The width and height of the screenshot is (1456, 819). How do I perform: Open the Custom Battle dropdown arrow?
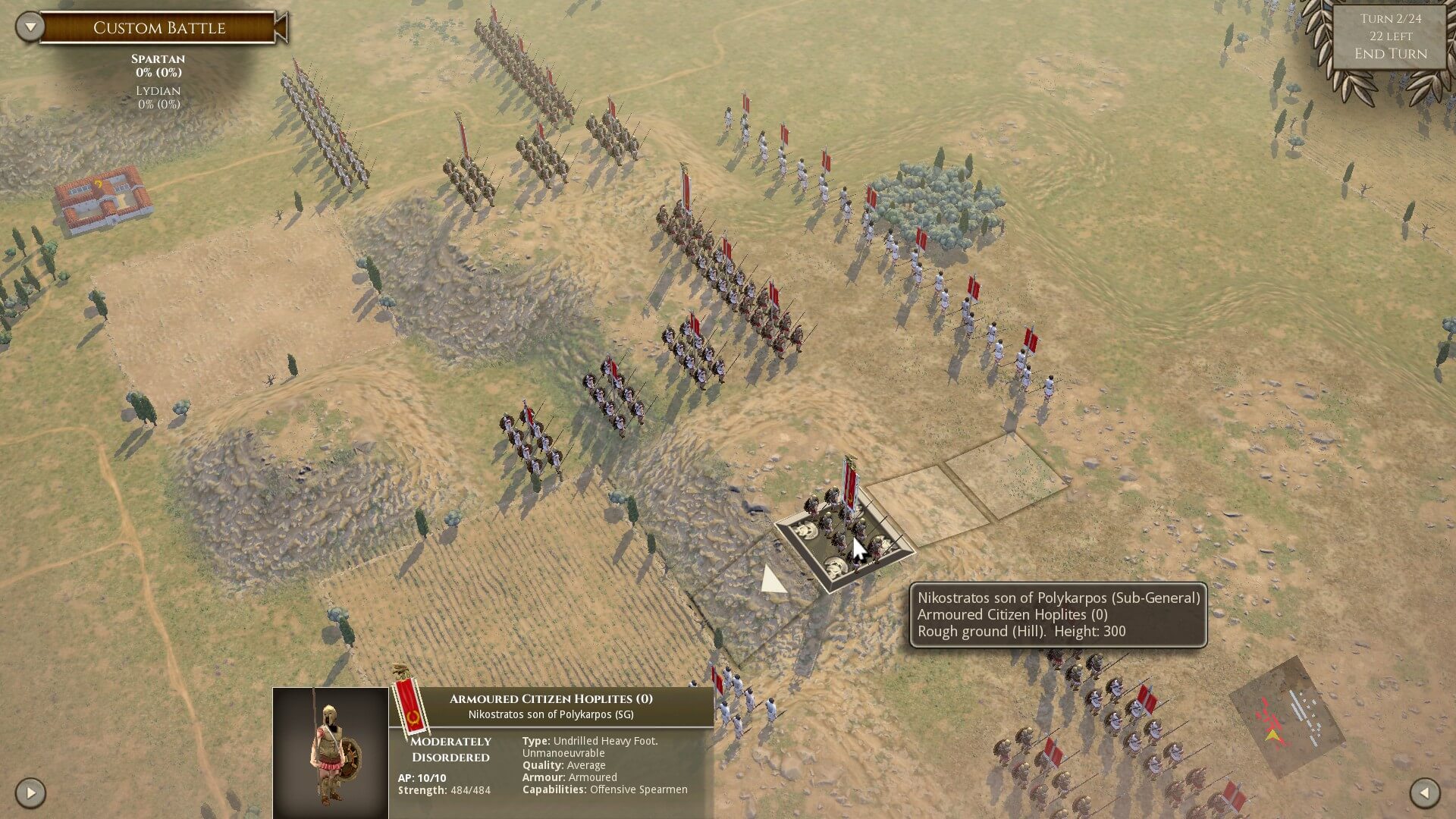point(30,27)
